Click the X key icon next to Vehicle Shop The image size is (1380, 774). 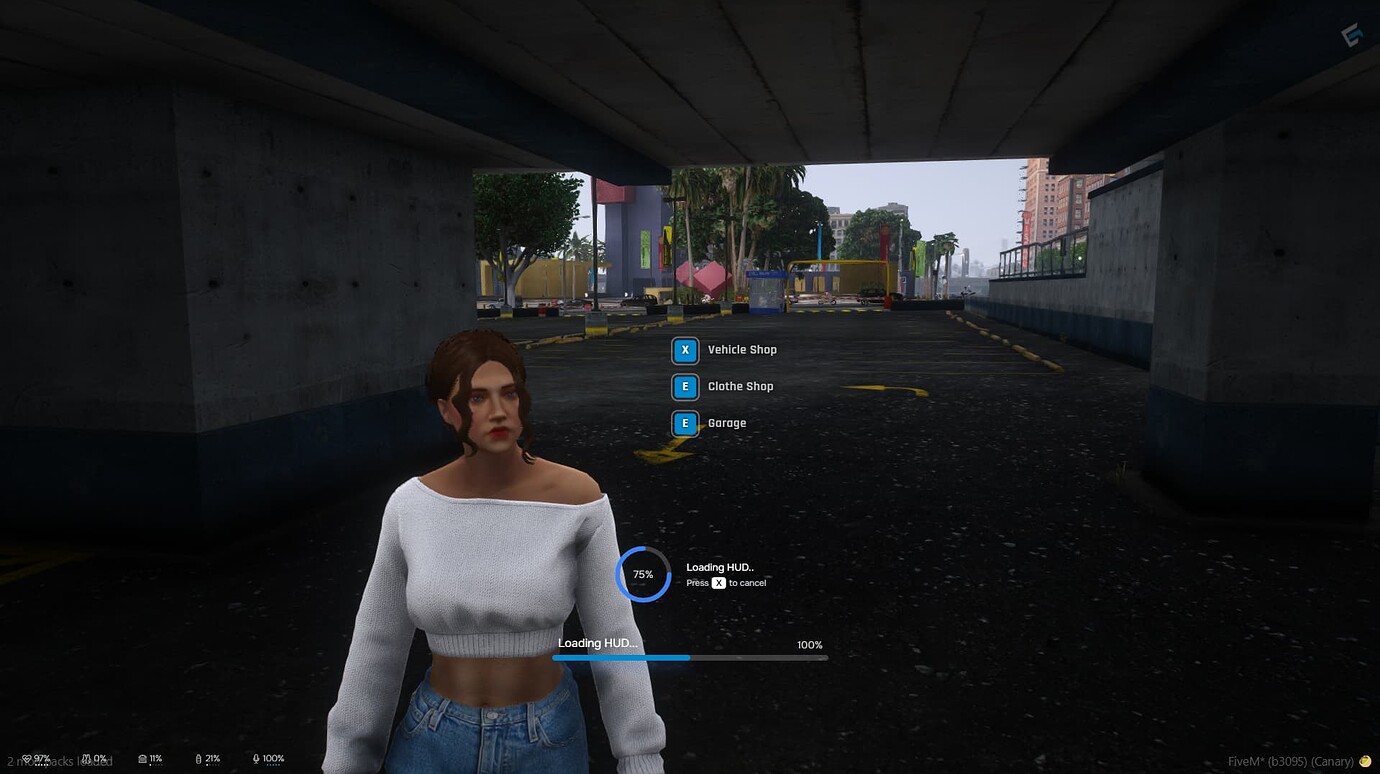click(x=685, y=350)
